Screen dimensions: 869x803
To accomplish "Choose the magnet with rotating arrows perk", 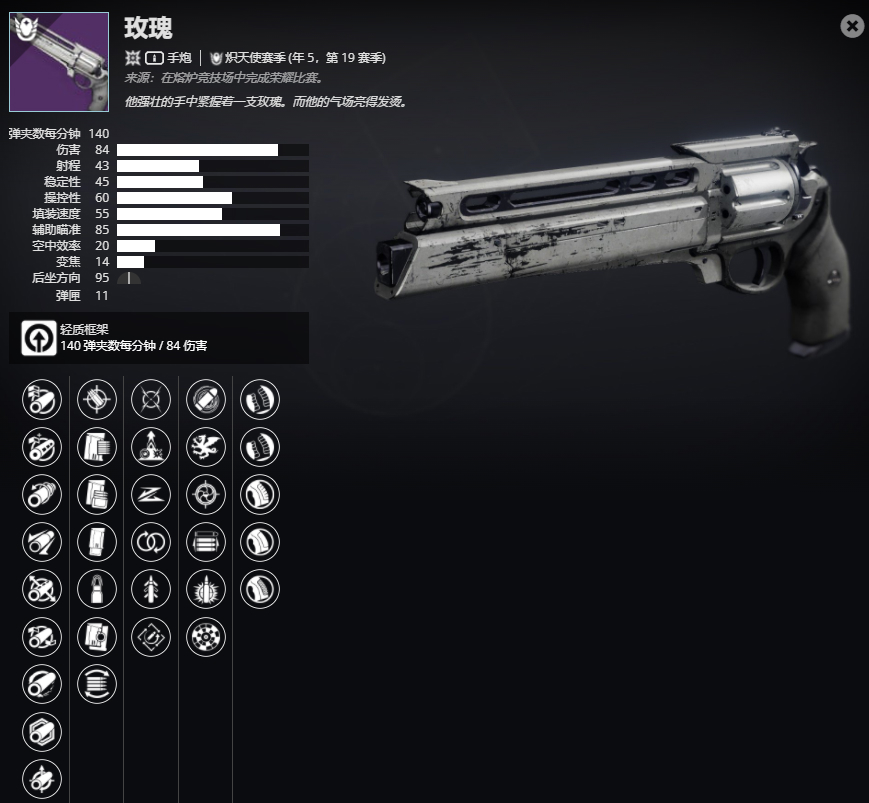I will [x=151, y=636].
